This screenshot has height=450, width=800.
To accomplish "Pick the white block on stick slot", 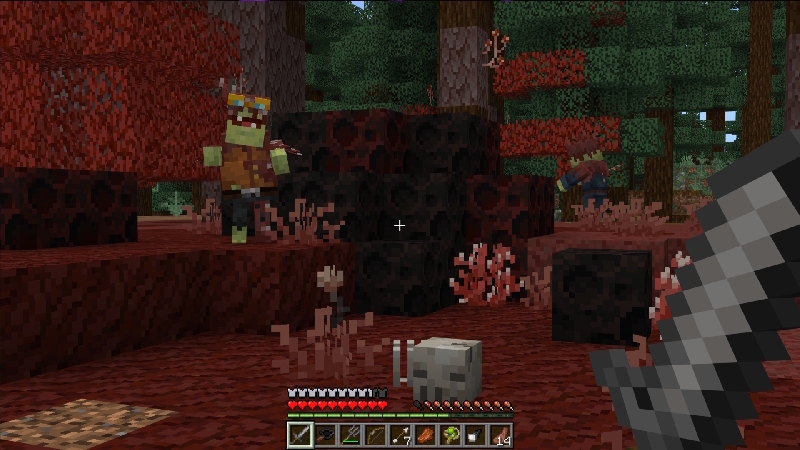I will pyautogui.click(x=475, y=435).
